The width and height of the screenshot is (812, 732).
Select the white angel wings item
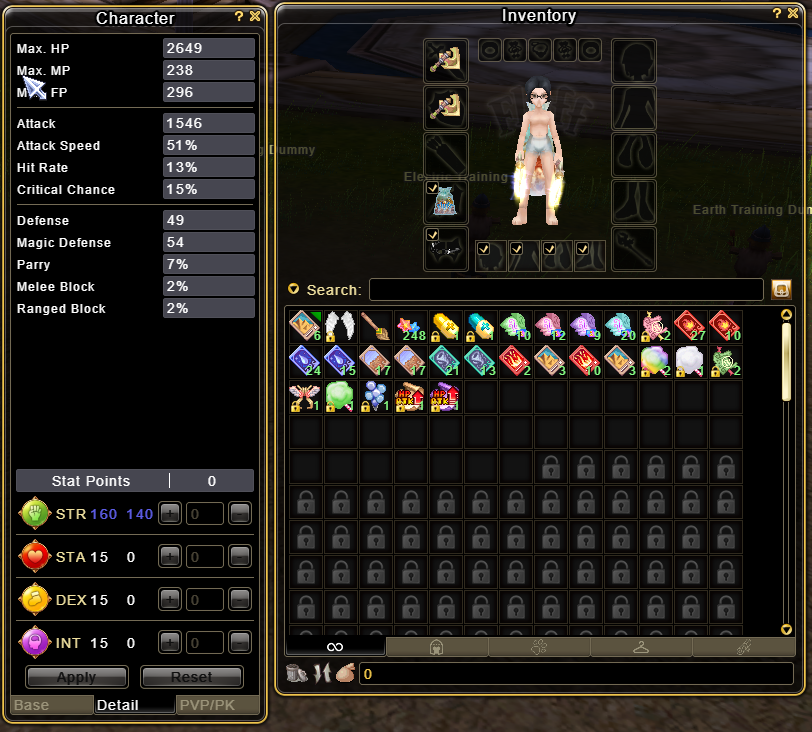[340, 326]
